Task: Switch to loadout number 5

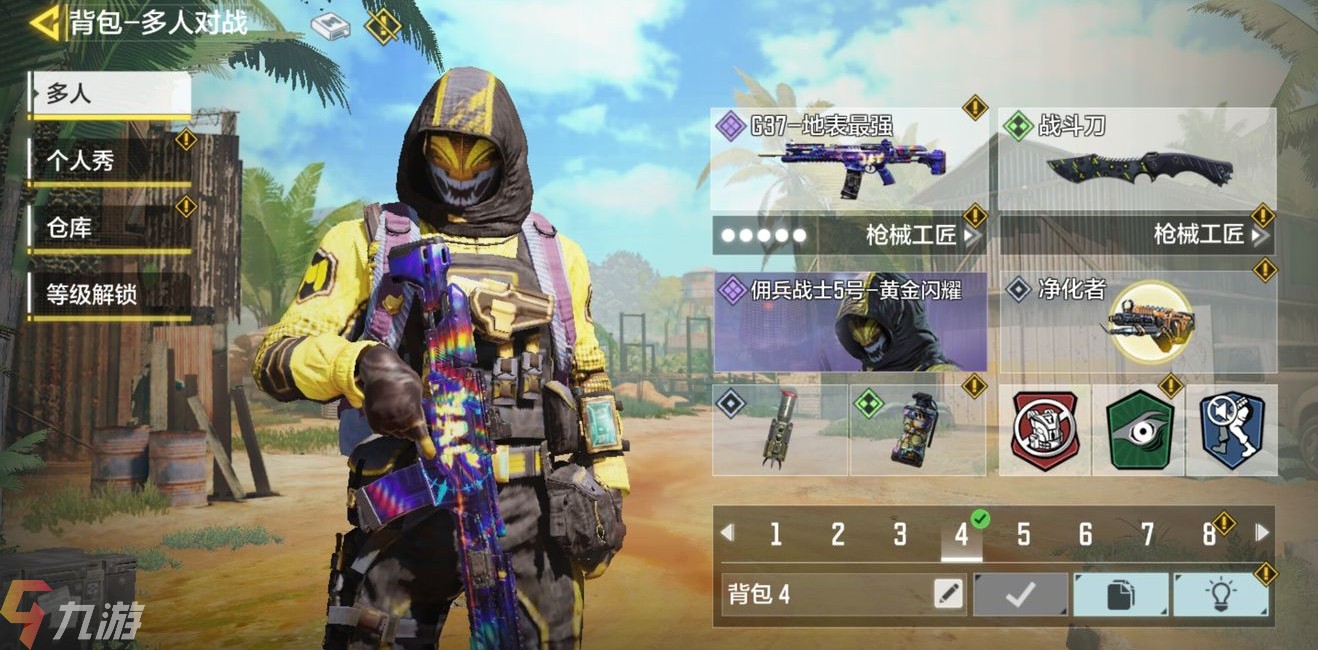Action: pos(1023,534)
